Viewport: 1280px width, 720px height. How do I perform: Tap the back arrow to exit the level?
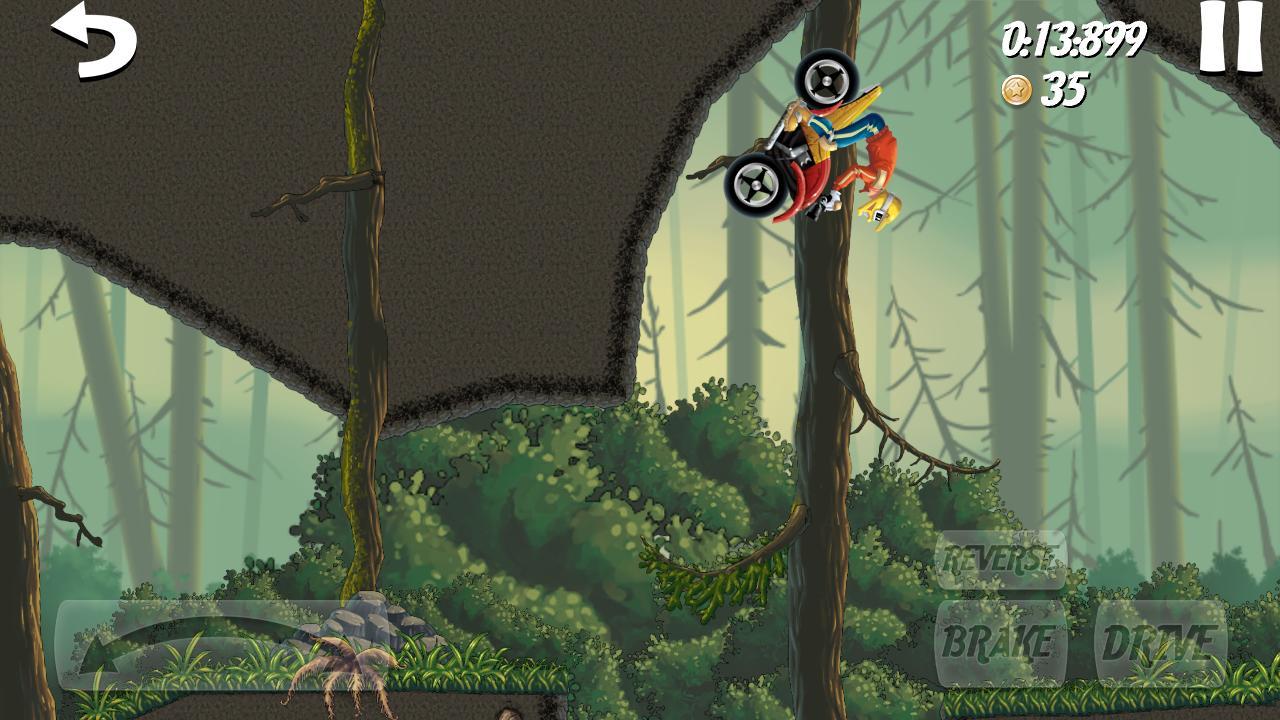(95, 42)
